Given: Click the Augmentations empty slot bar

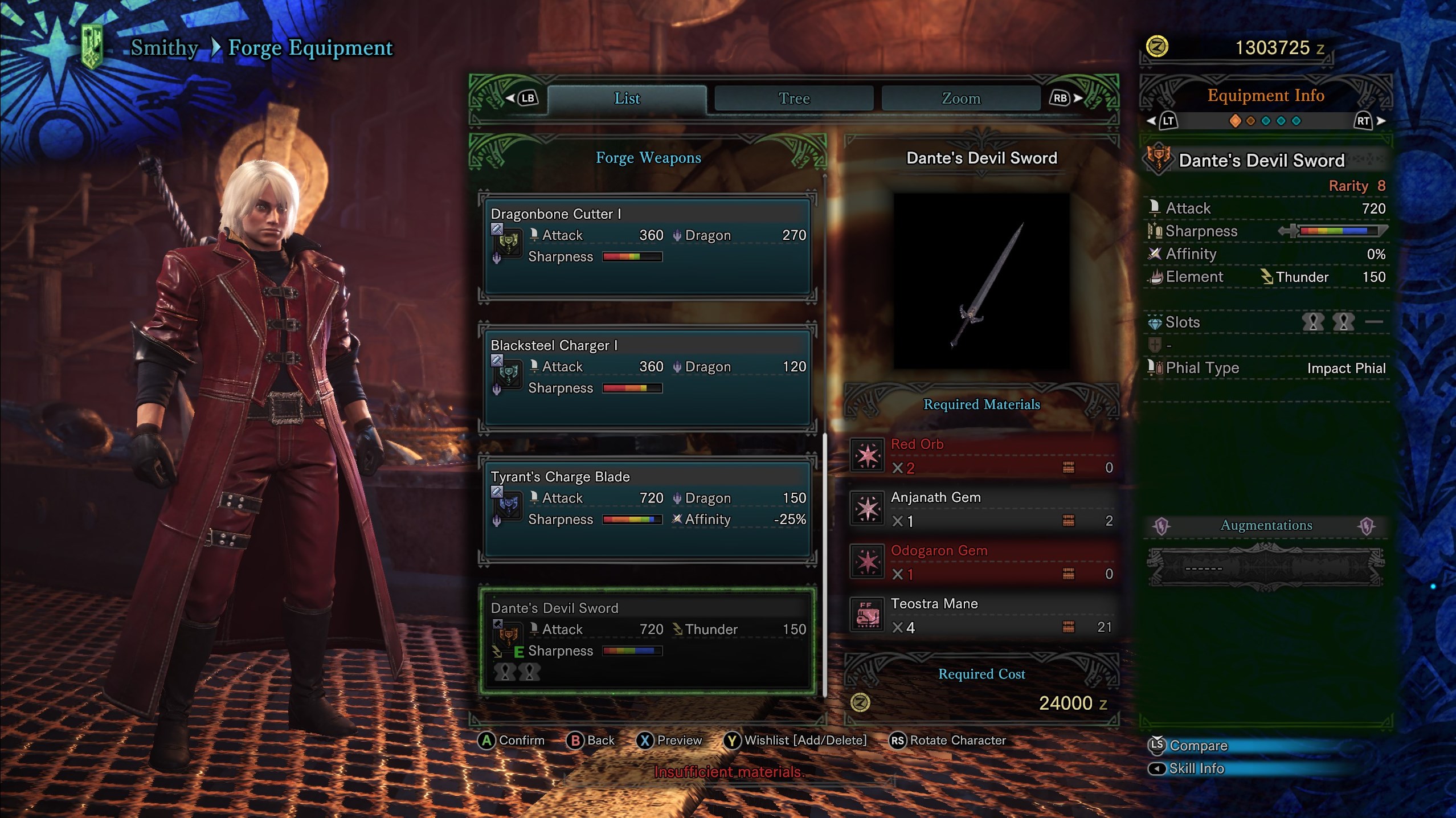Looking at the screenshot, I should pyautogui.click(x=1266, y=567).
